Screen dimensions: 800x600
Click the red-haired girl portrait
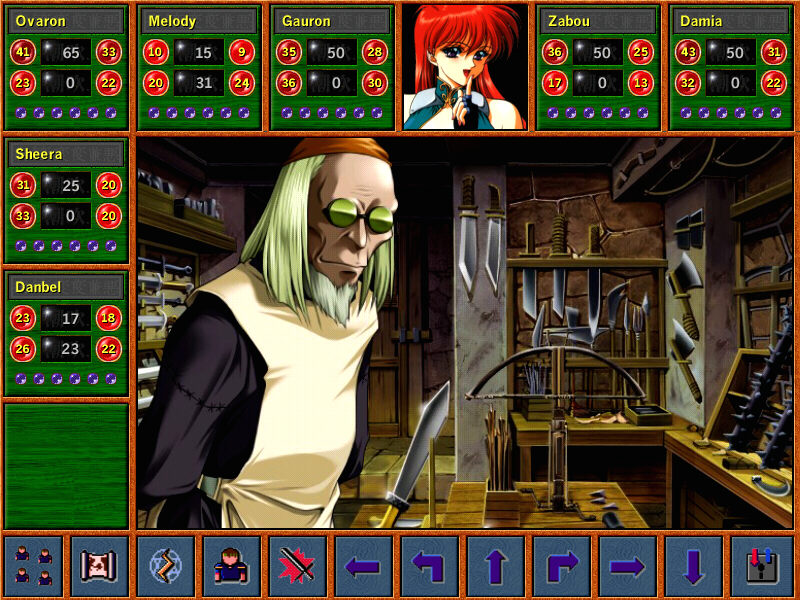465,67
